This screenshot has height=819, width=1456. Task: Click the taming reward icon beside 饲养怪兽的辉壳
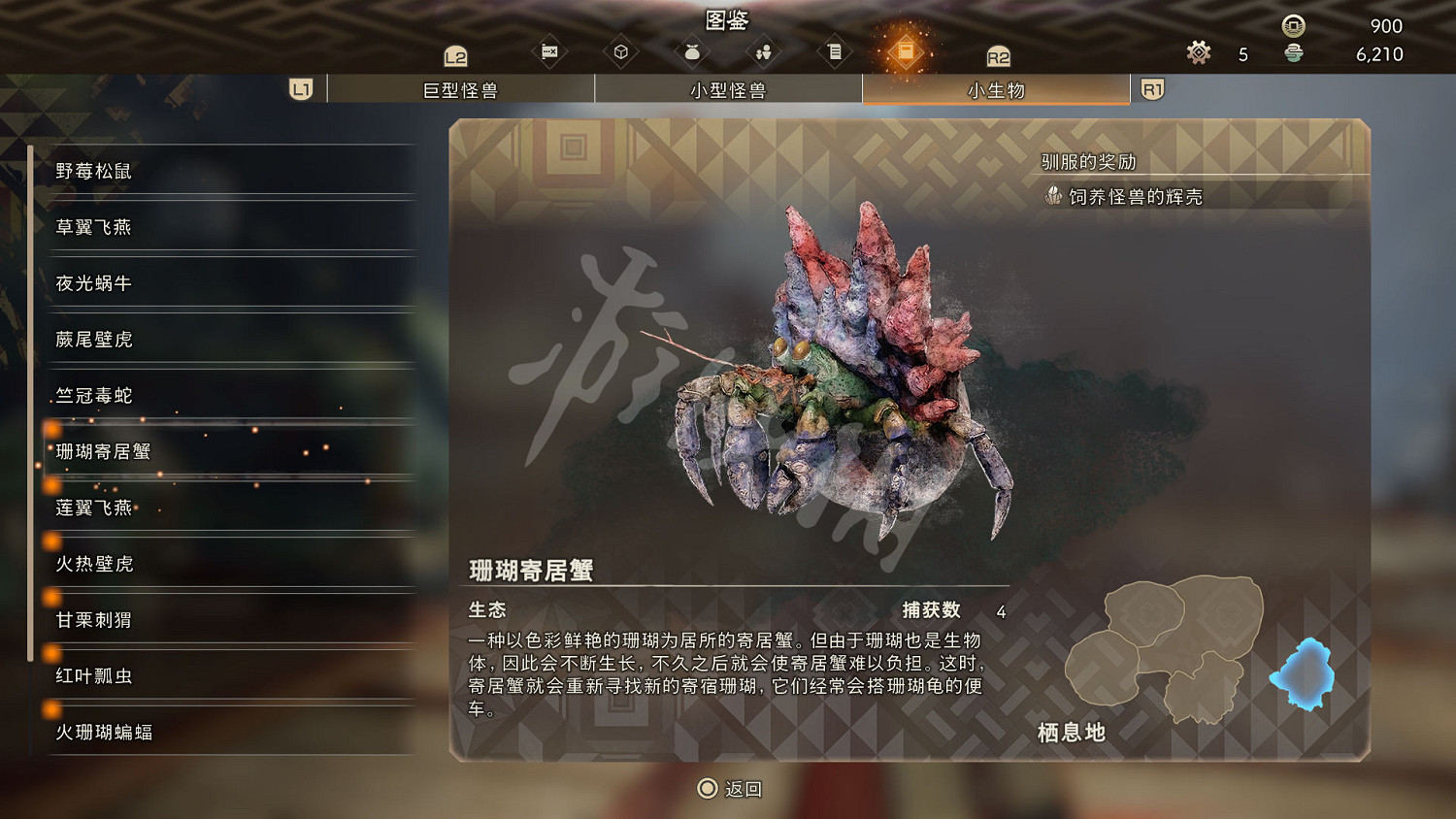pyautogui.click(x=1053, y=195)
